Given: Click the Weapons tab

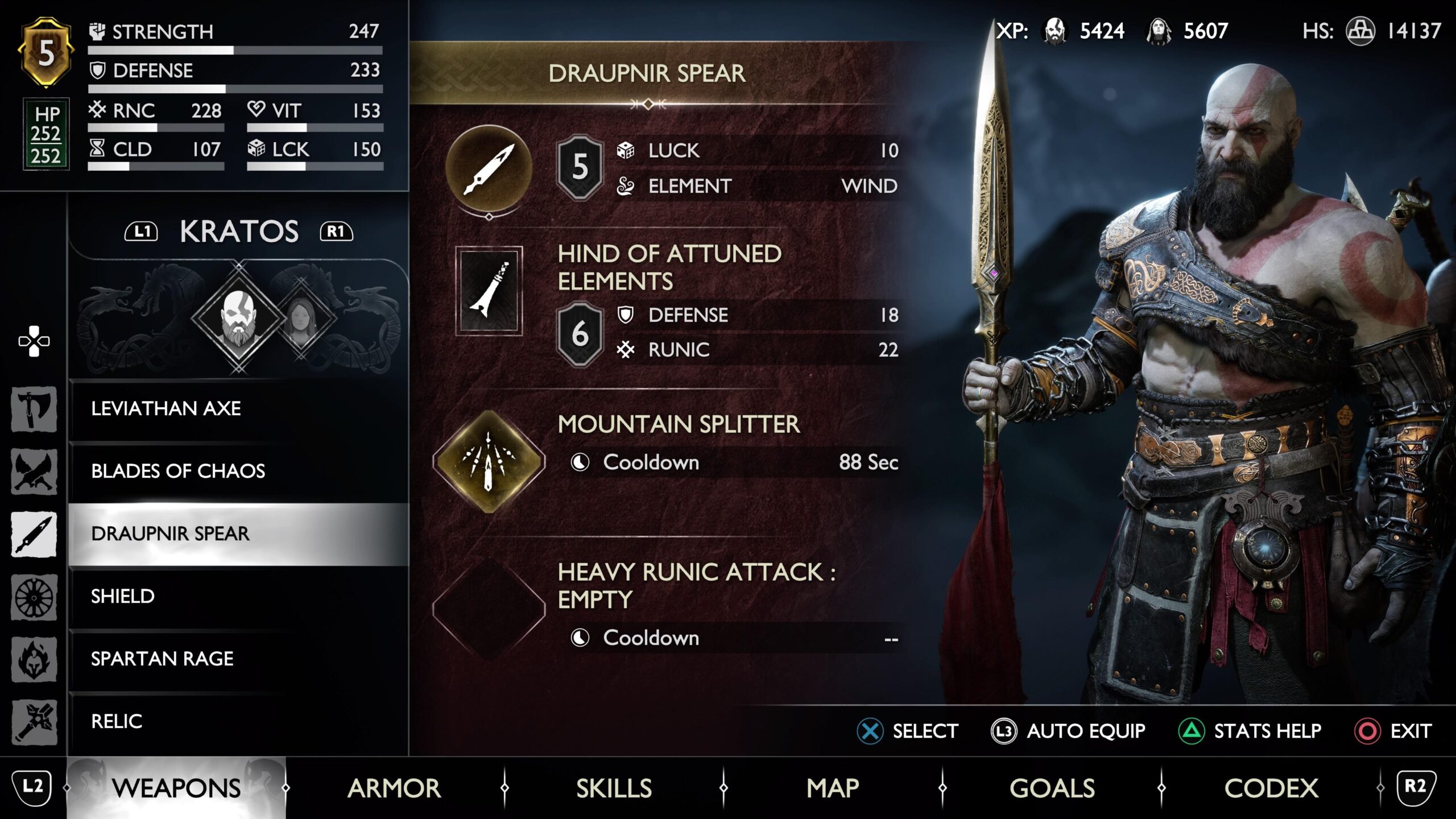Looking at the screenshot, I should click(176, 788).
